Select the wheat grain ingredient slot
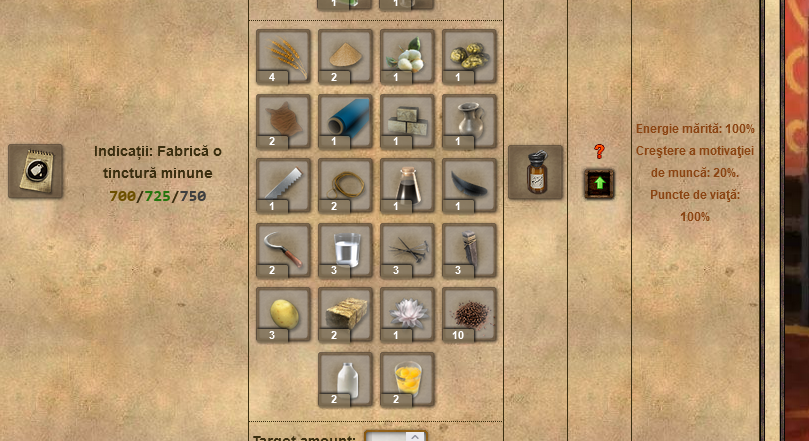809x441 pixels. pyautogui.click(x=283, y=55)
